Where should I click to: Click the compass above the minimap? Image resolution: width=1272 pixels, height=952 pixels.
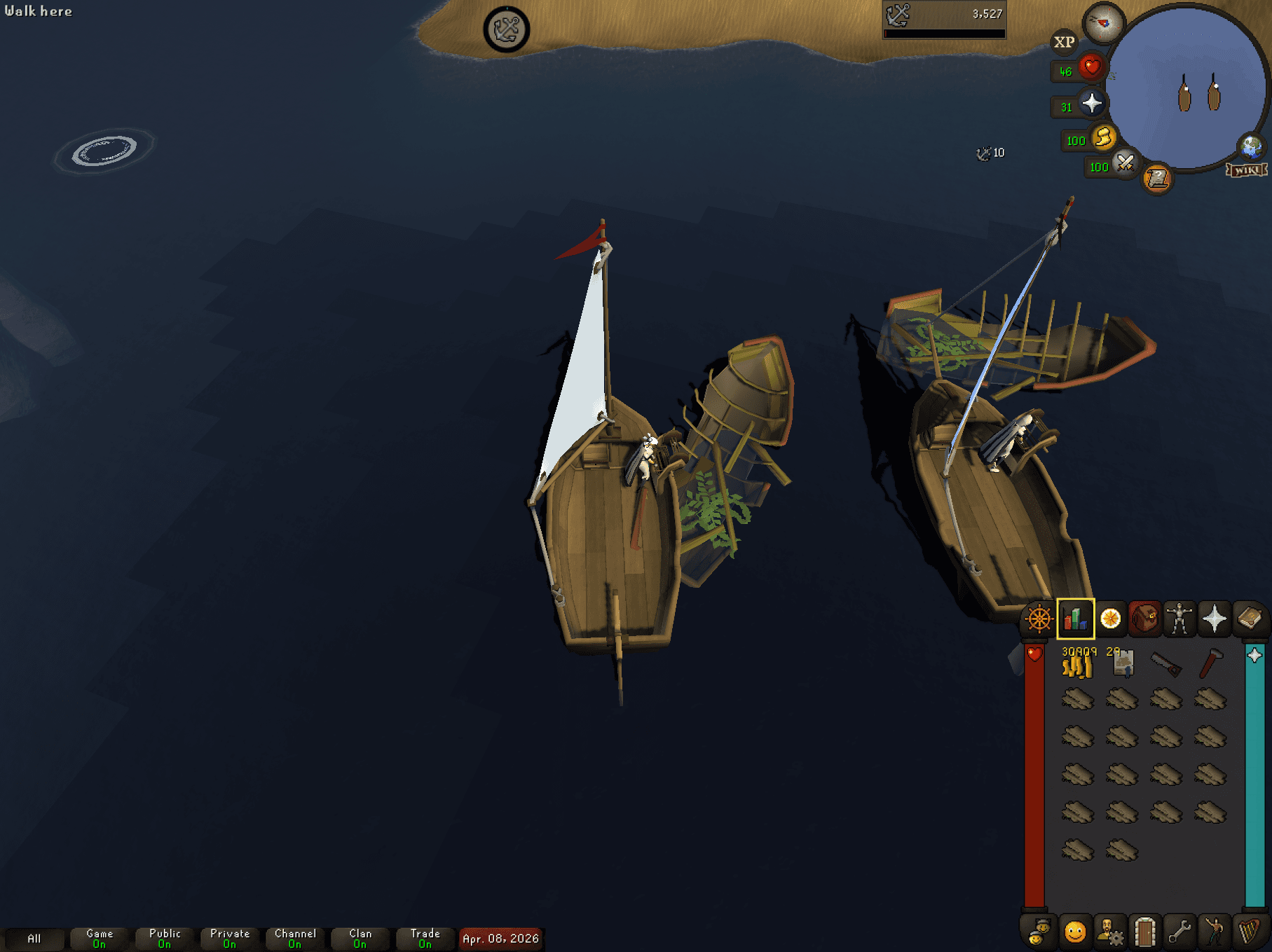[1103, 23]
